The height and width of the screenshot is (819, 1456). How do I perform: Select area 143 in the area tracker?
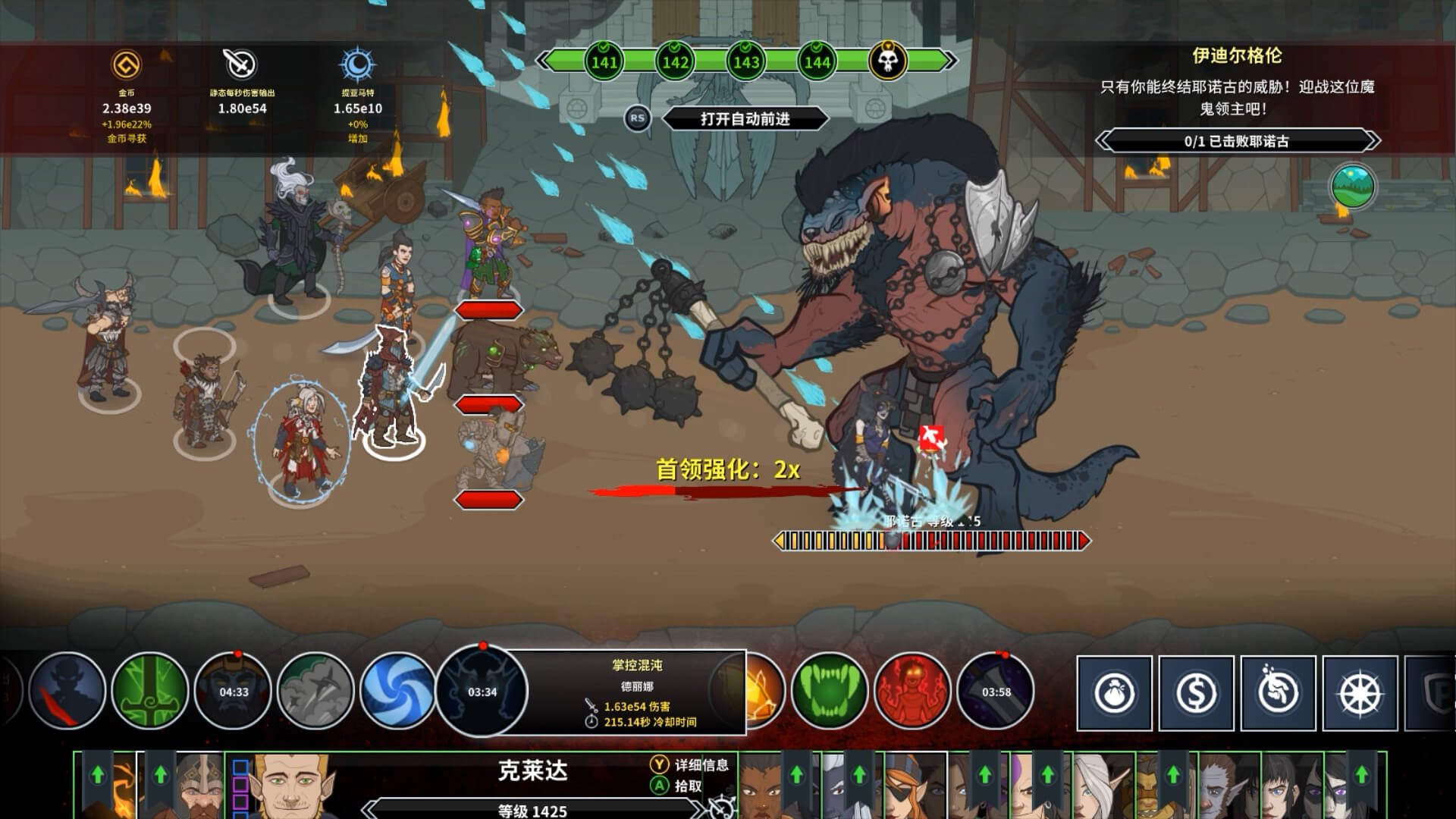[746, 61]
